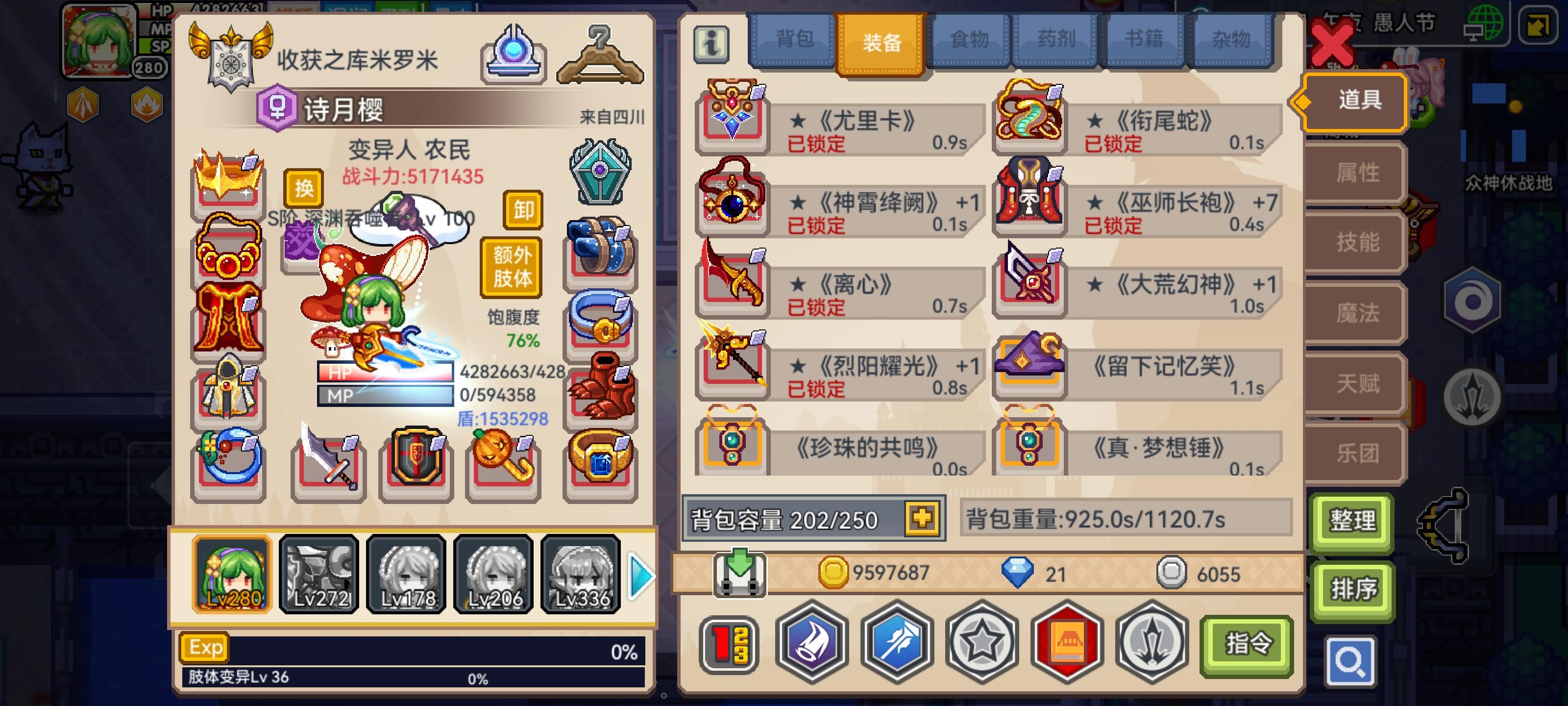Select the Lv336 companion thumbnail
1568x706 pixels.
coord(580,574)
